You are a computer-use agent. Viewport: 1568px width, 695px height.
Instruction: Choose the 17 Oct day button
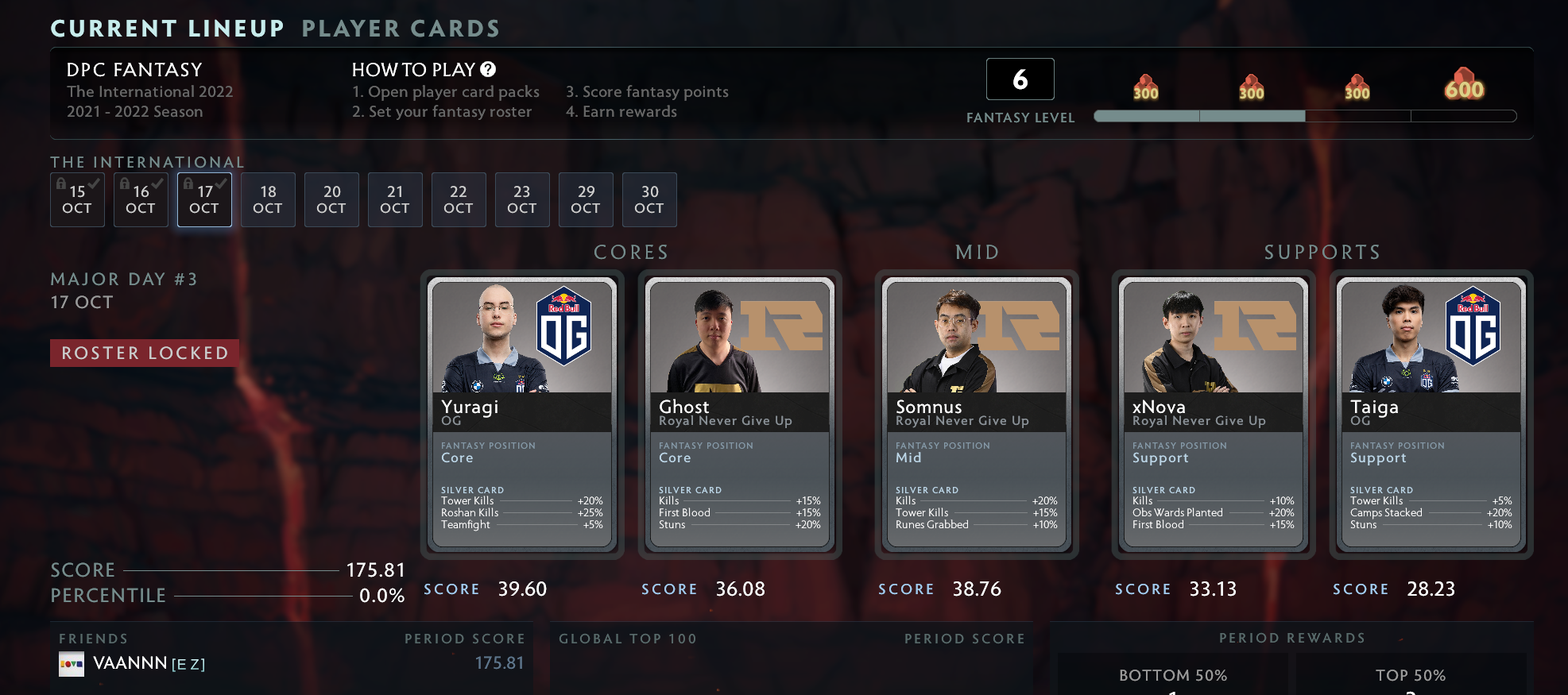[204, 200]
